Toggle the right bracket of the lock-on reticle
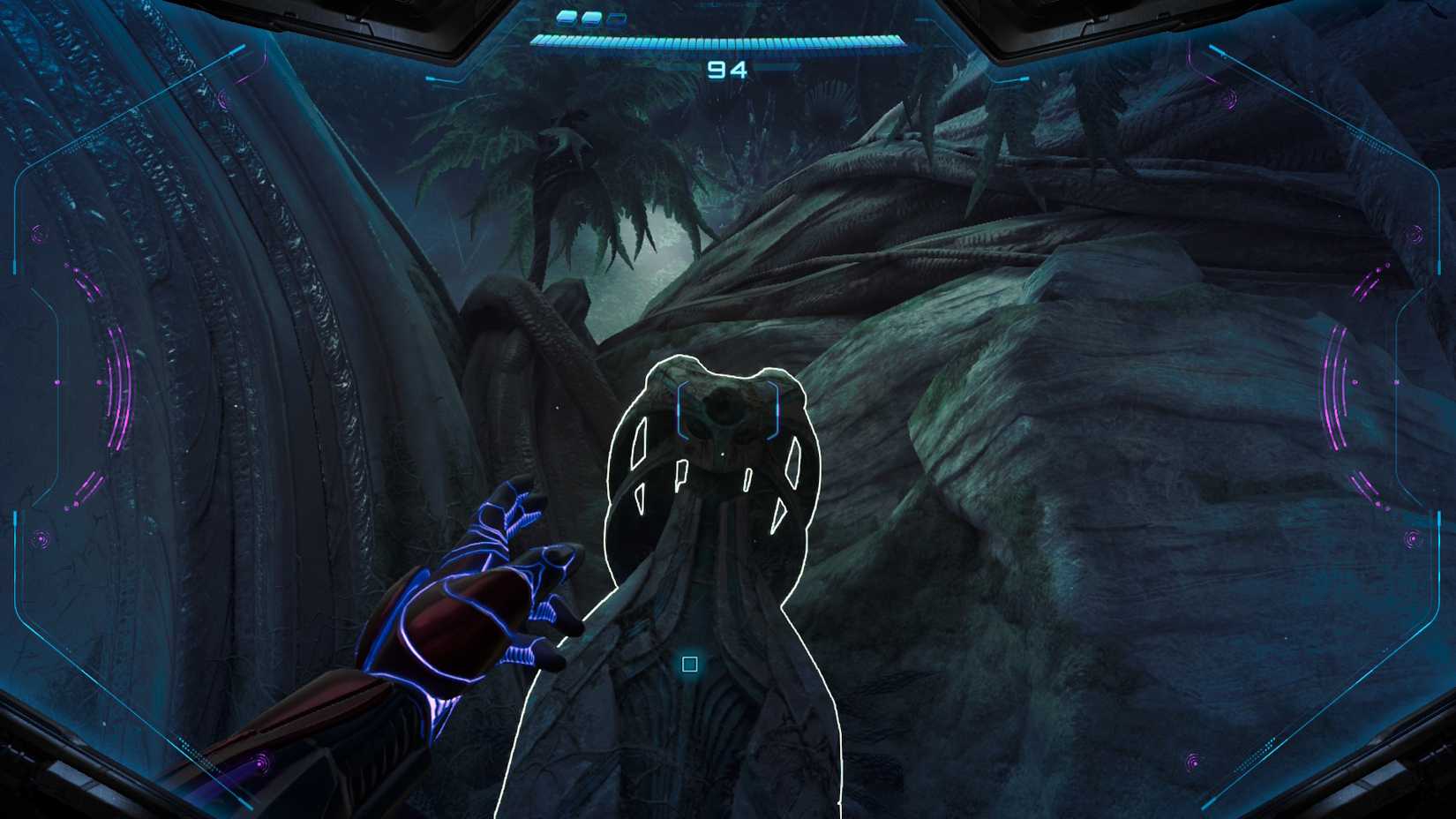 (774, 409)
